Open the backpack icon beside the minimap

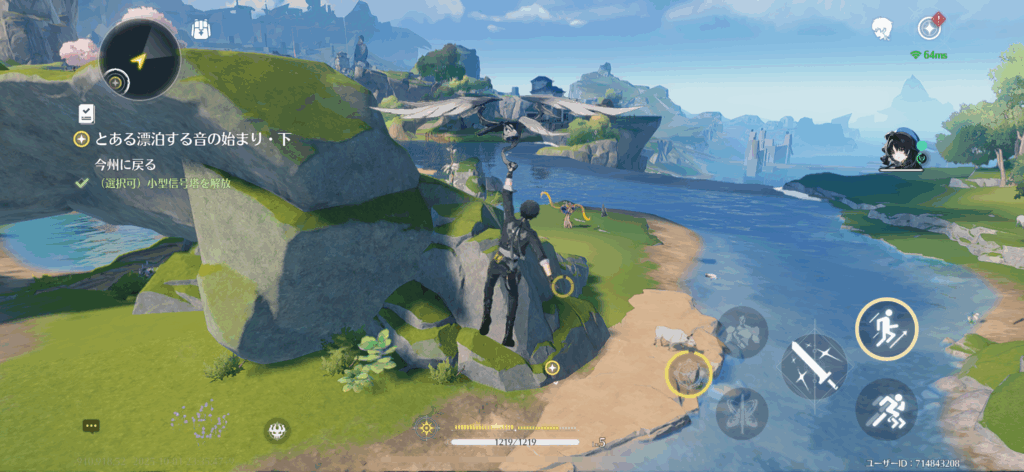pos(199,30)
